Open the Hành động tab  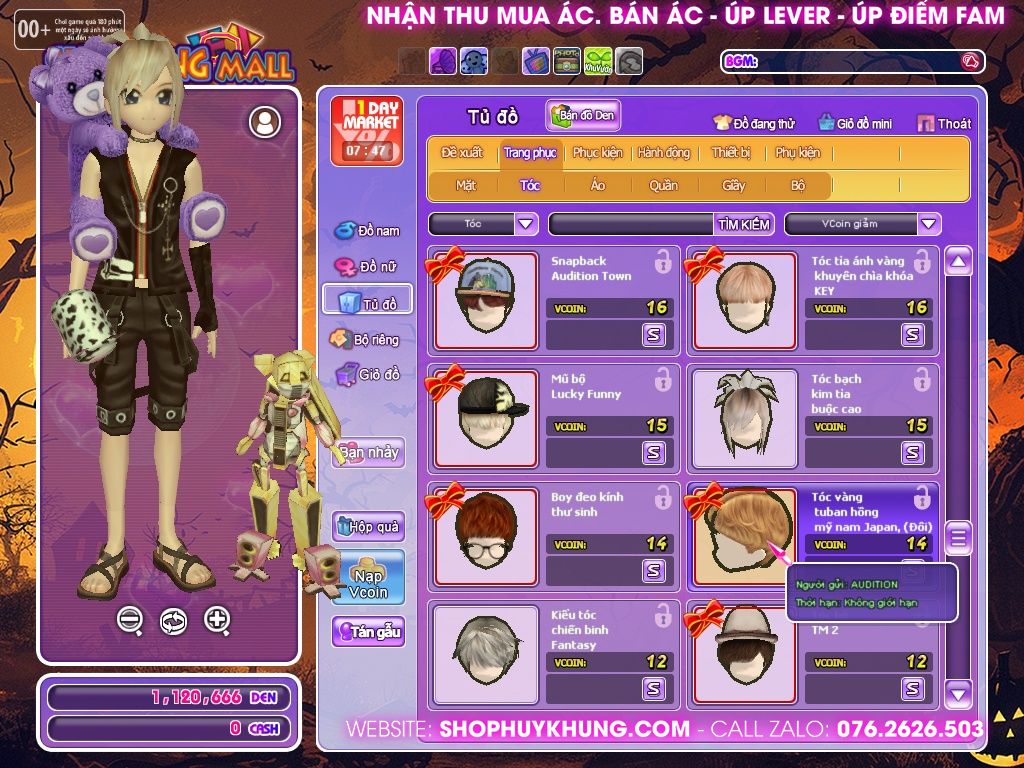click(663, 153)
